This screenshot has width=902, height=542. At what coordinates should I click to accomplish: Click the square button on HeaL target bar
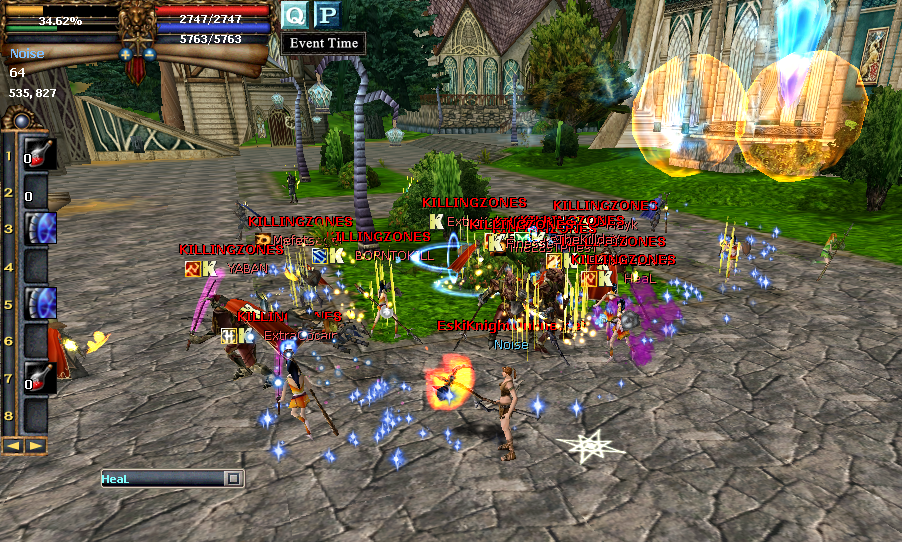tap(233, 479)
